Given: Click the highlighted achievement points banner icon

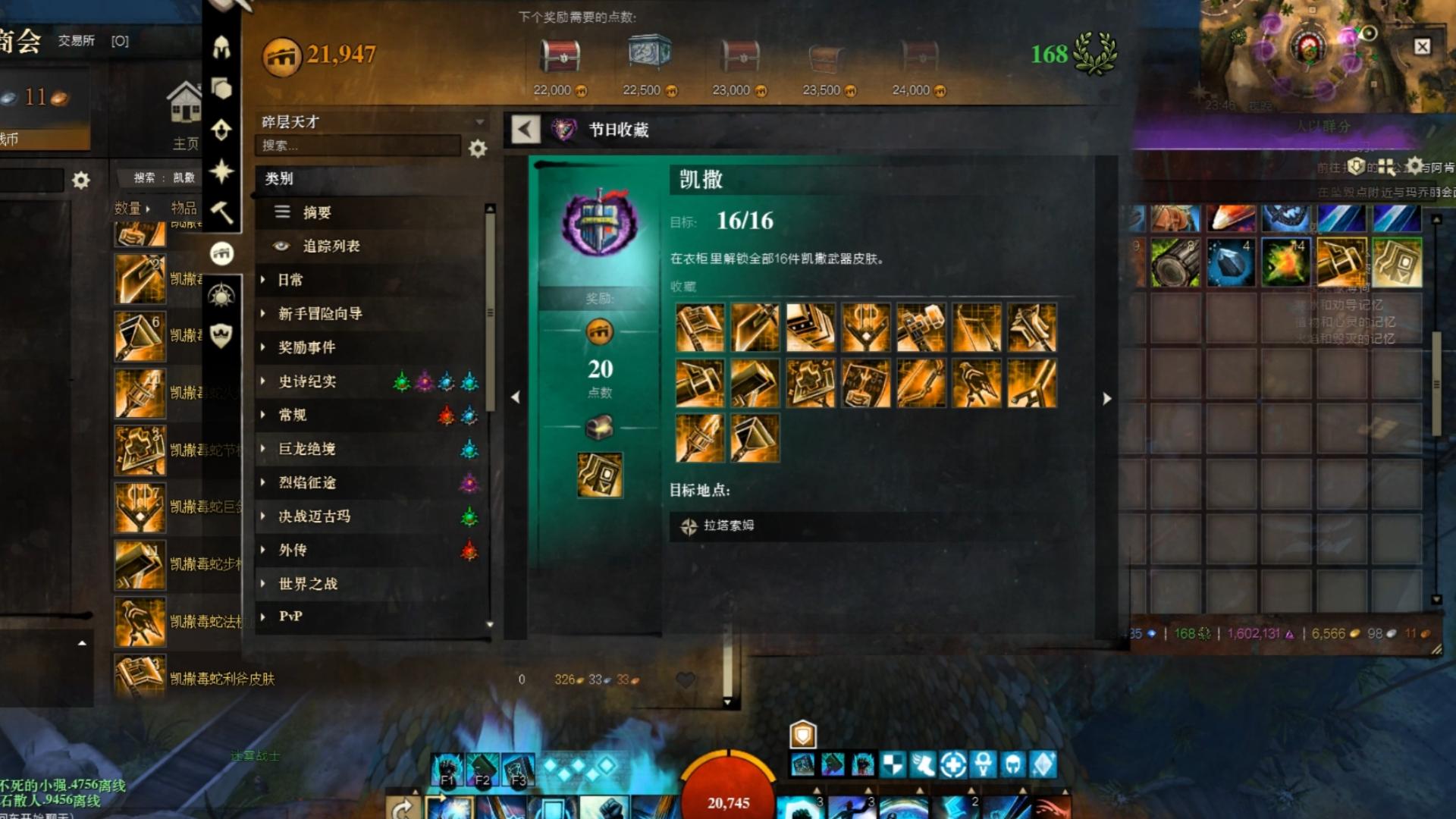Looking at the screenshot, I should tap(221, 253).
